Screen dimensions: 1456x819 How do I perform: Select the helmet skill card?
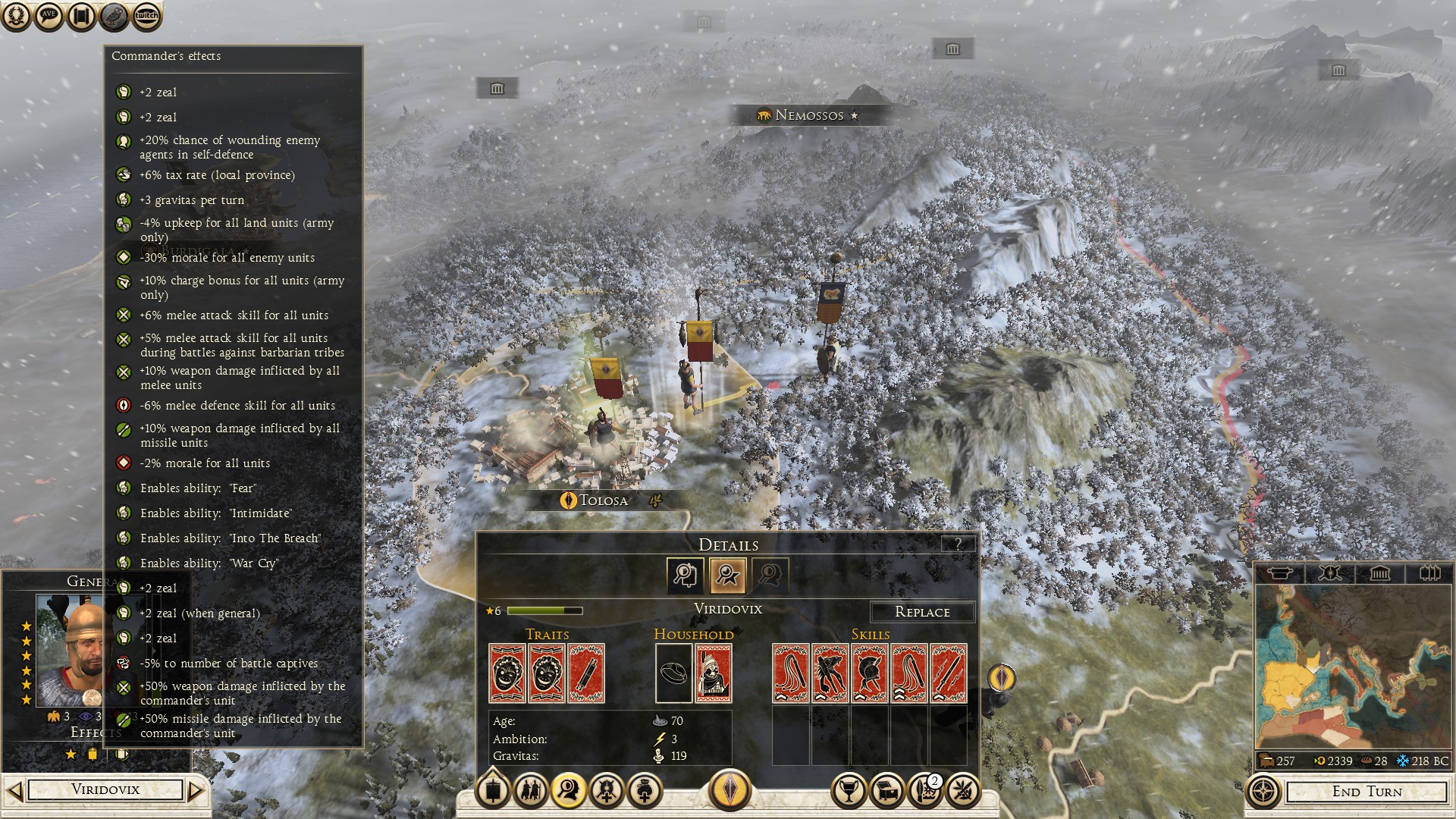870,673
